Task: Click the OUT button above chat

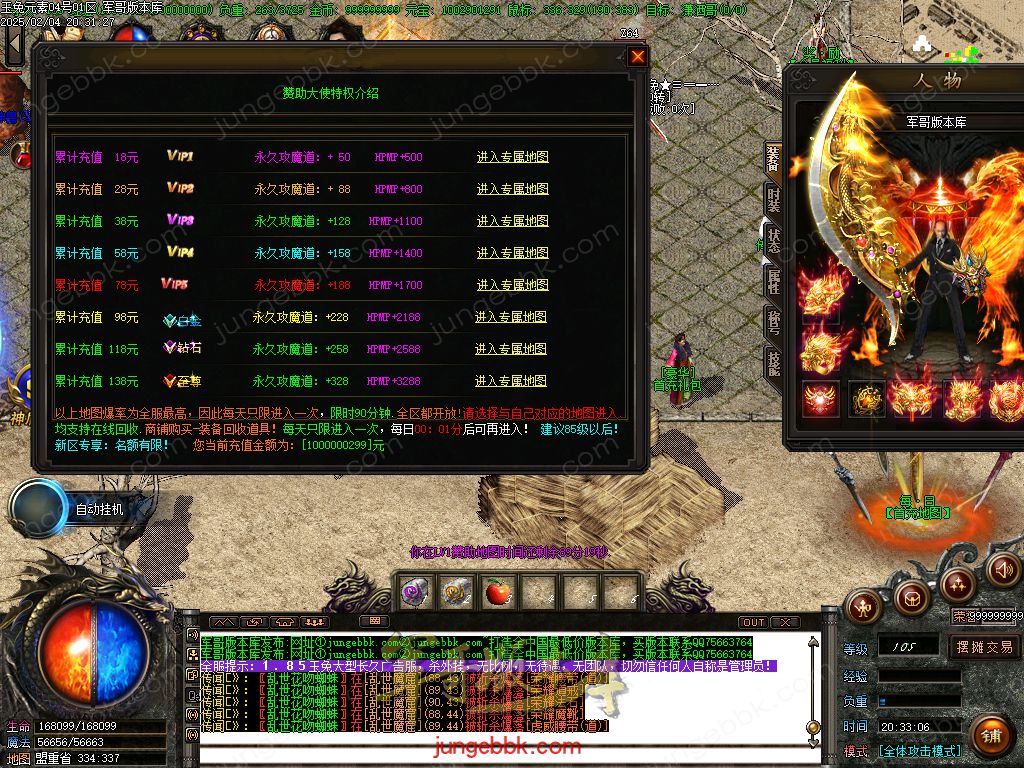Action: coord(754,622)
